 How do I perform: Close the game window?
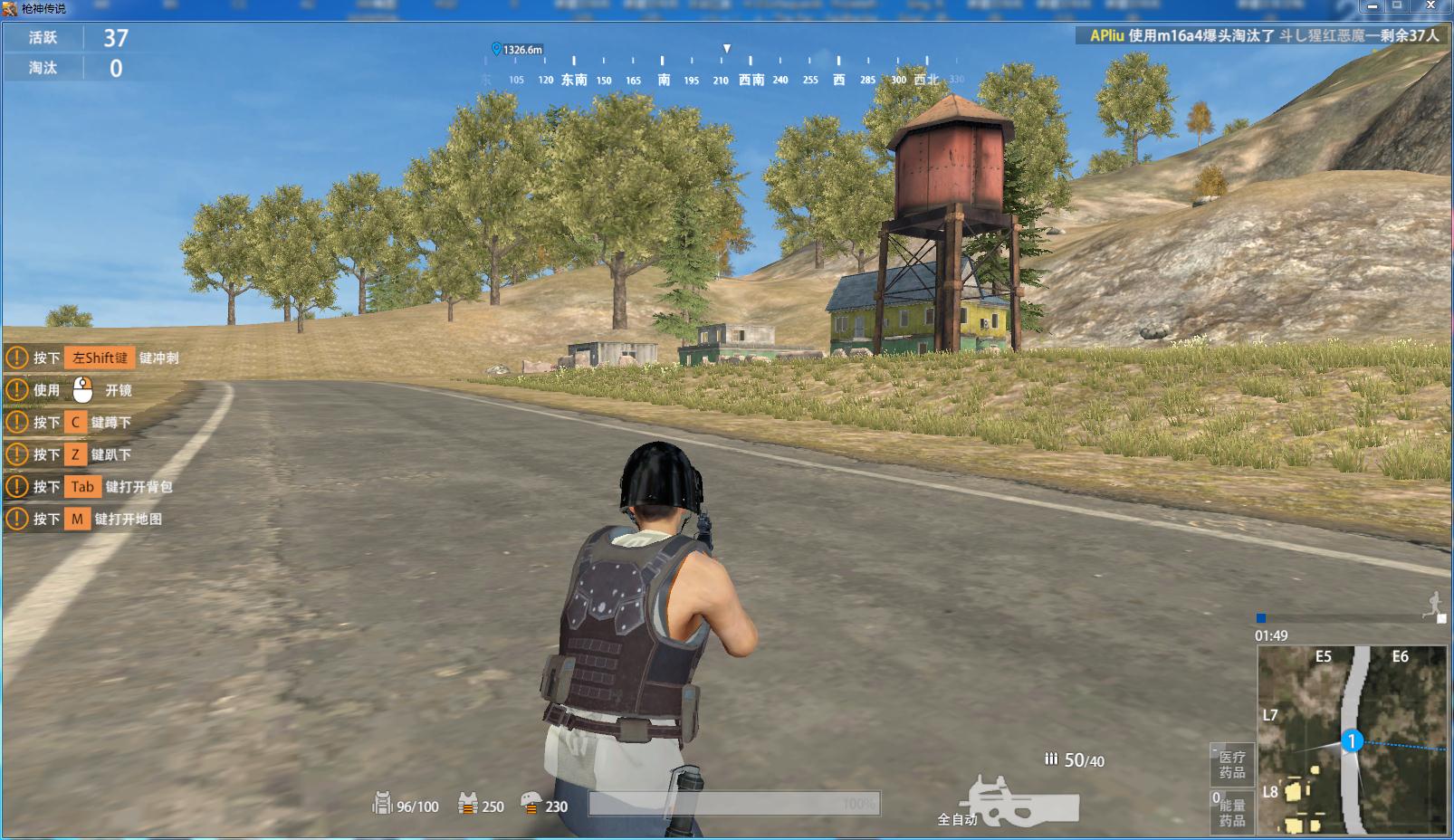click(1432, 6)
